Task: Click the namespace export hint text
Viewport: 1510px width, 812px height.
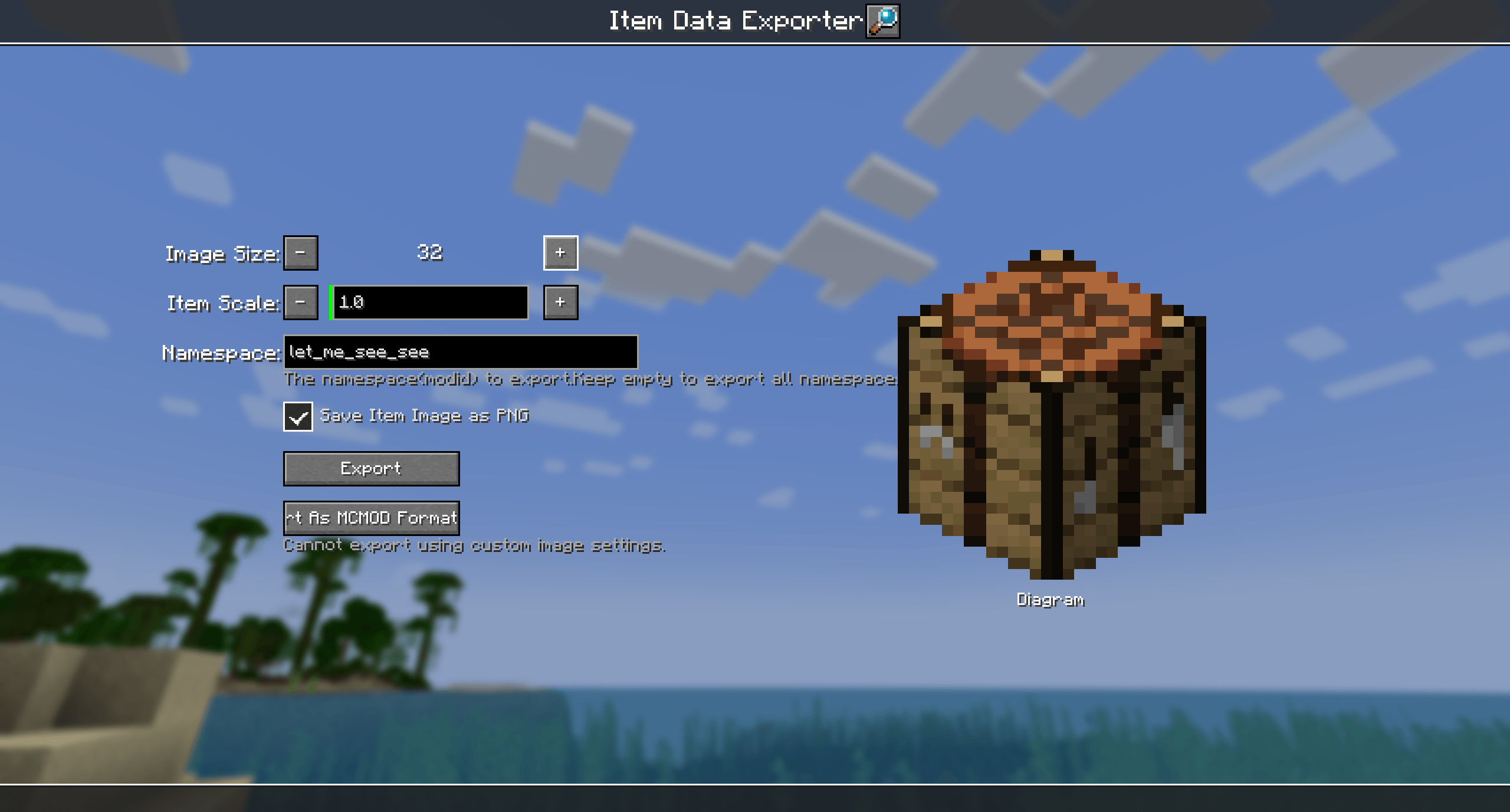Action: 590,379
